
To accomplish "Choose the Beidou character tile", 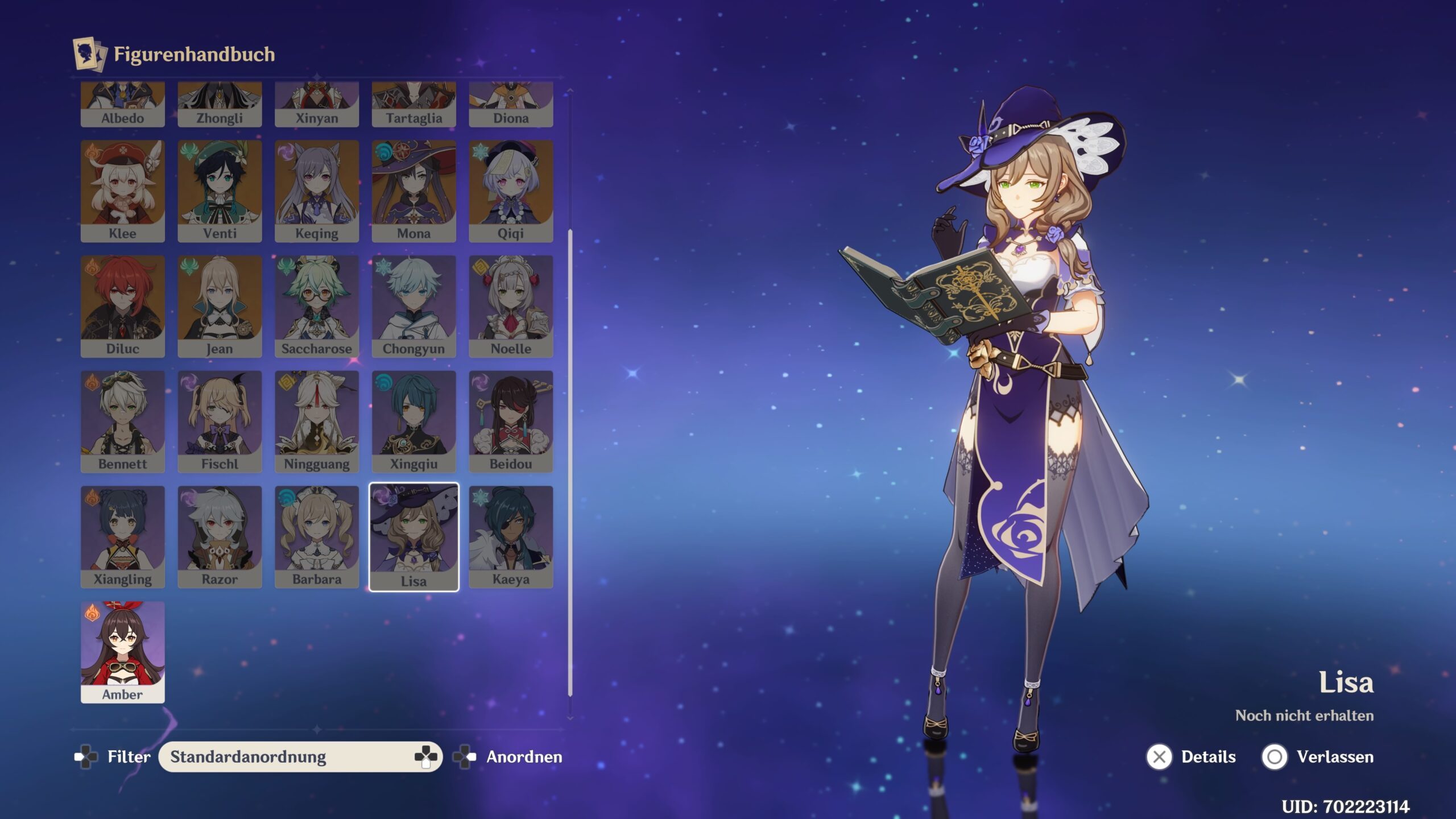I will [511, 421].
